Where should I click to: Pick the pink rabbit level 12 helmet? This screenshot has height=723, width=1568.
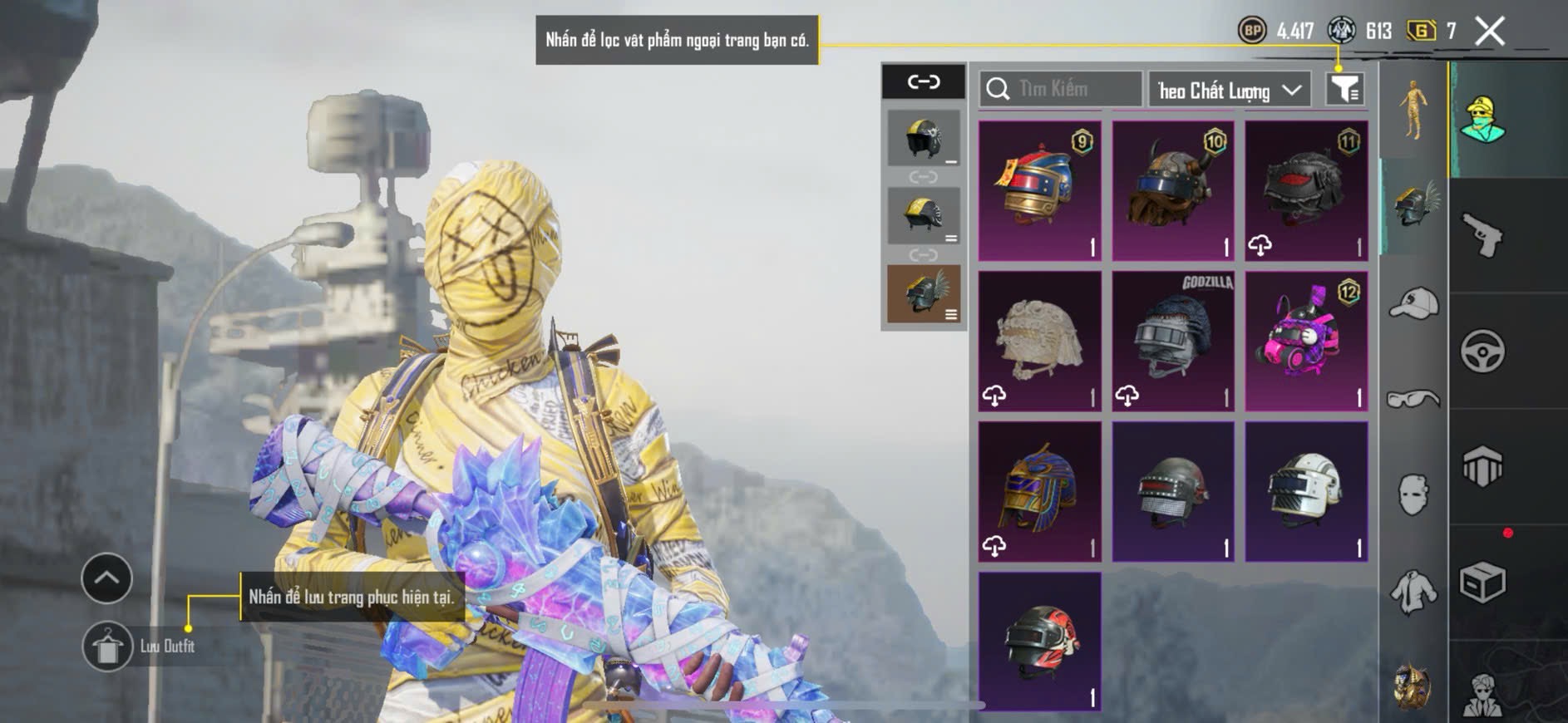click(x=1306, y=341)
